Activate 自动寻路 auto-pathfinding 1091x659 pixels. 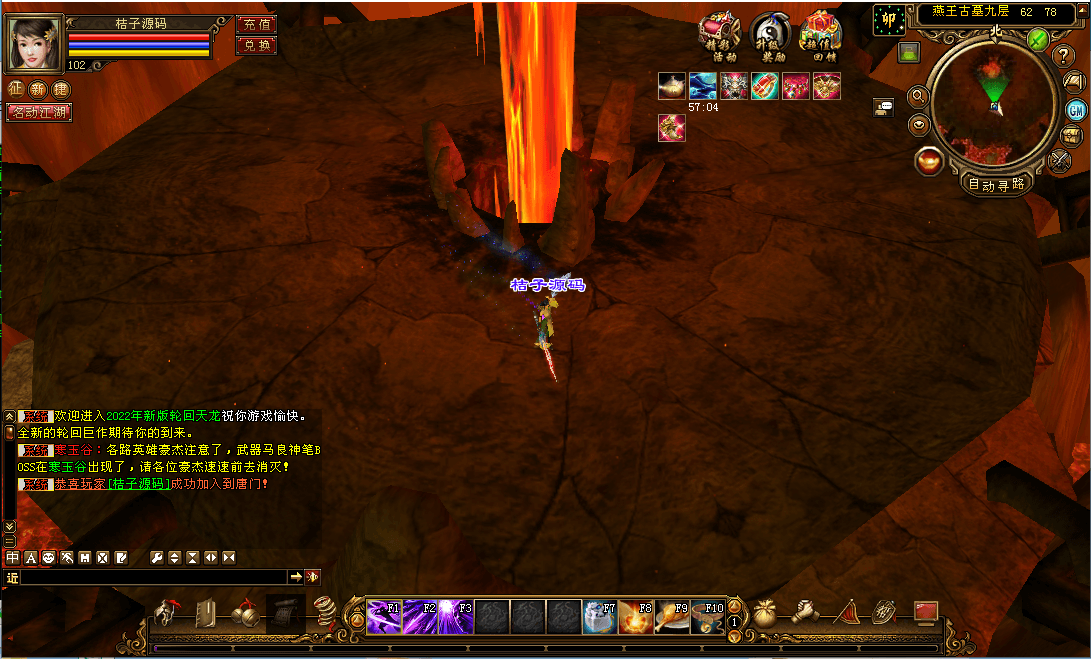point(996,184)
